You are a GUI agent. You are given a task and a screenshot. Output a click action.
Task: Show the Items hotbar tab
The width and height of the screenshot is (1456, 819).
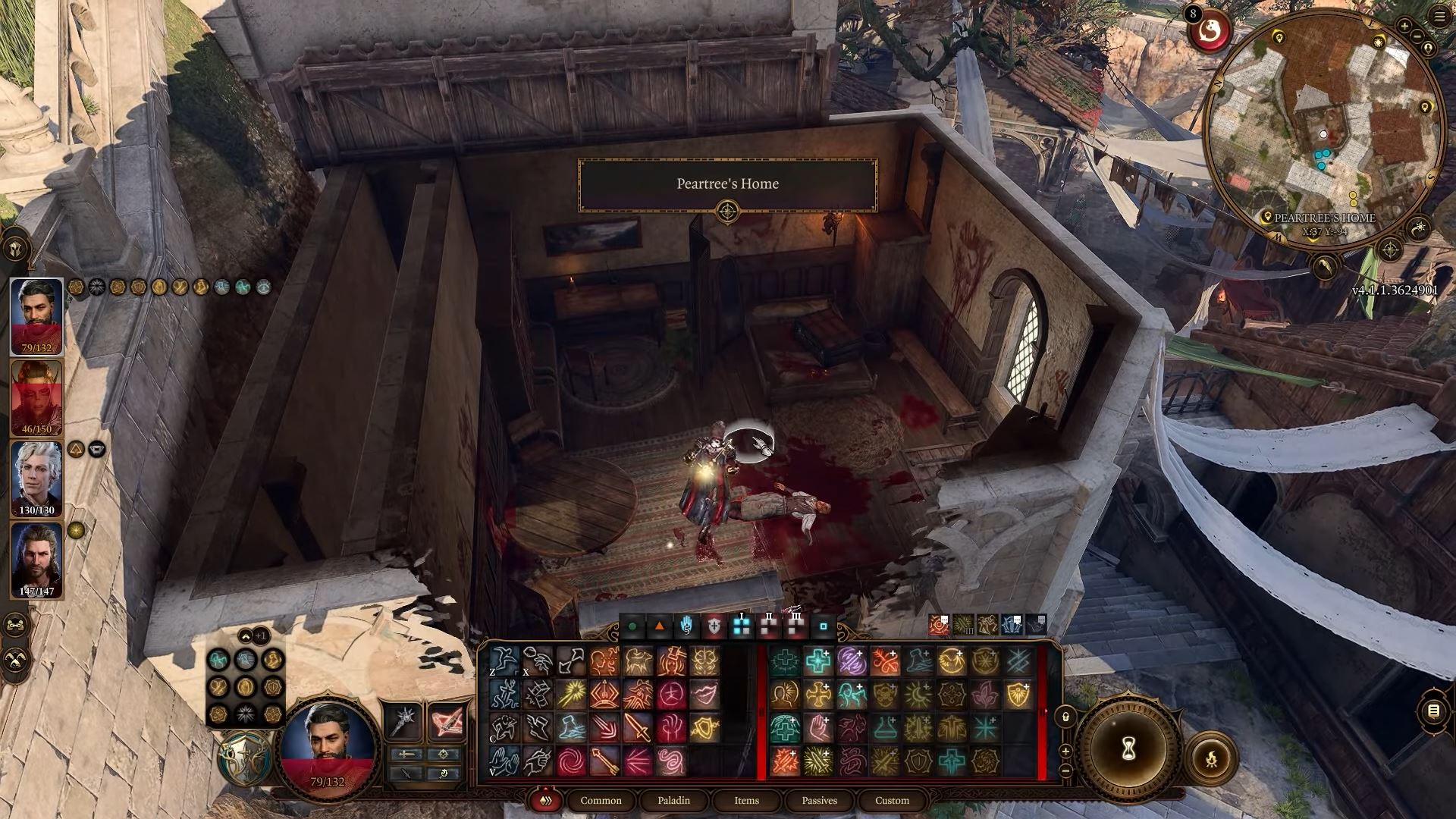[746, 800]
